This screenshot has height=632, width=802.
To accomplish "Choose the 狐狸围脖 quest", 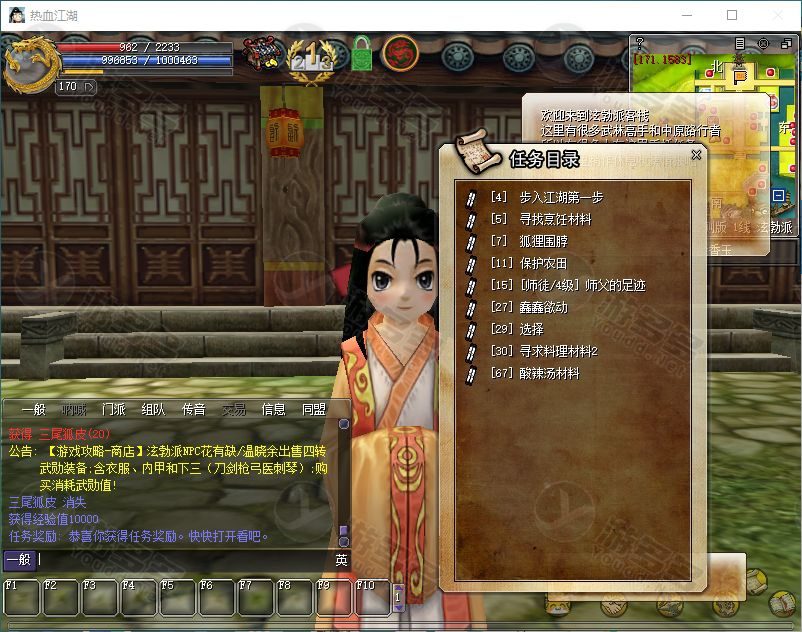I will click(x=543, y=241).
